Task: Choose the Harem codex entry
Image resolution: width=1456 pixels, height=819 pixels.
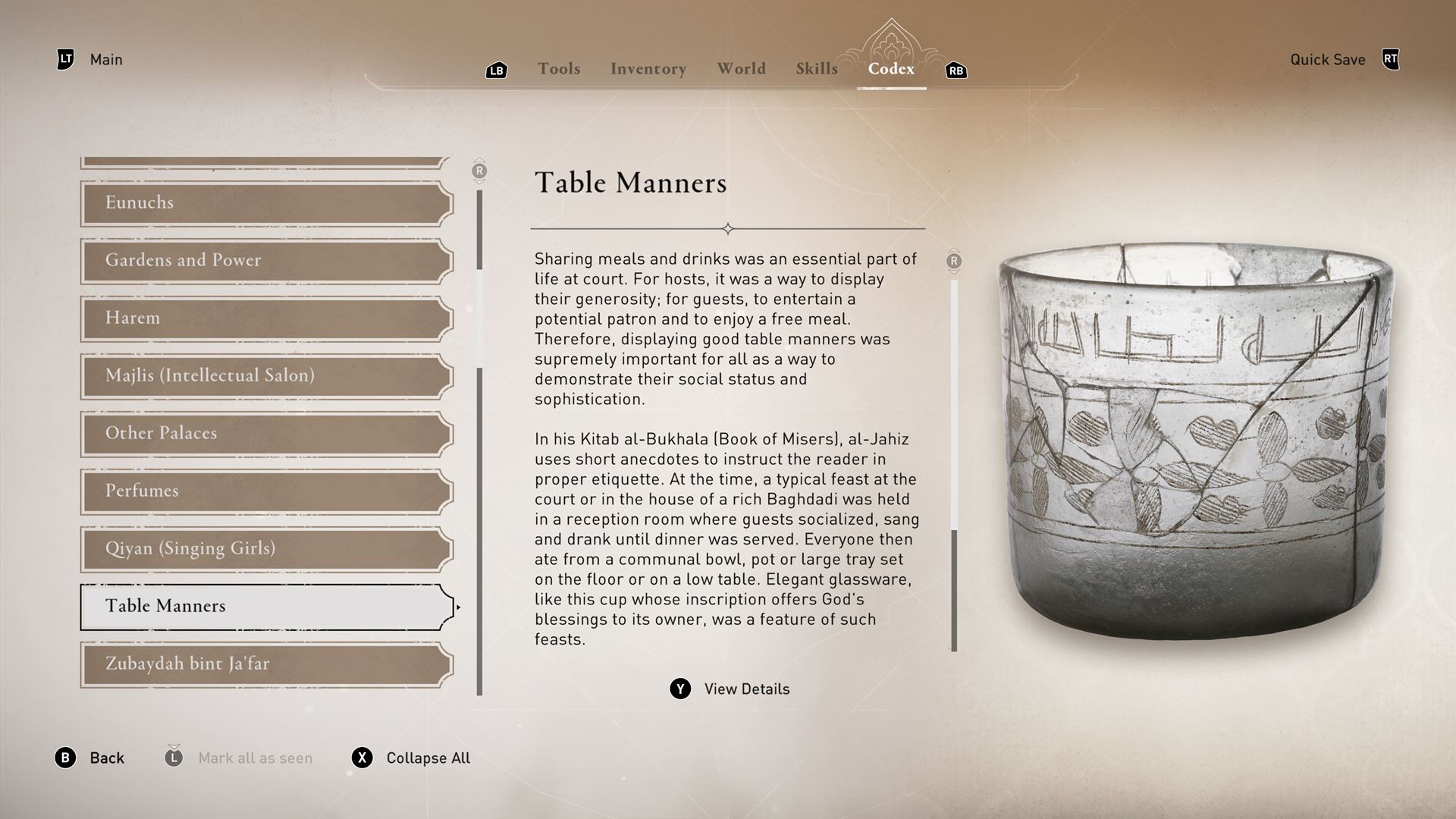Action: click(265, 318)
